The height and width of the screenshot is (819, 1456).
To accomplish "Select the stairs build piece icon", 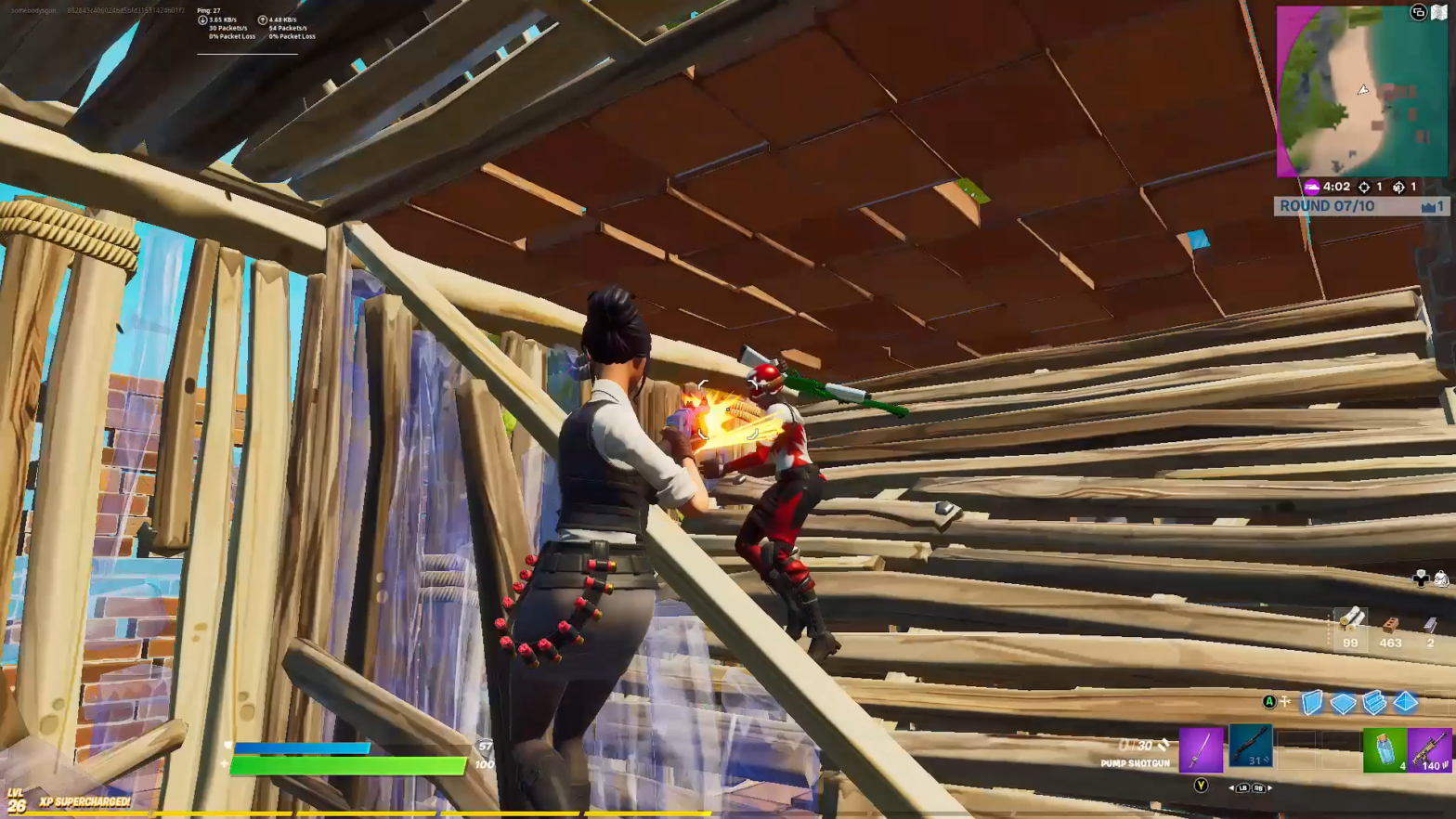I will pos(1374,703).
